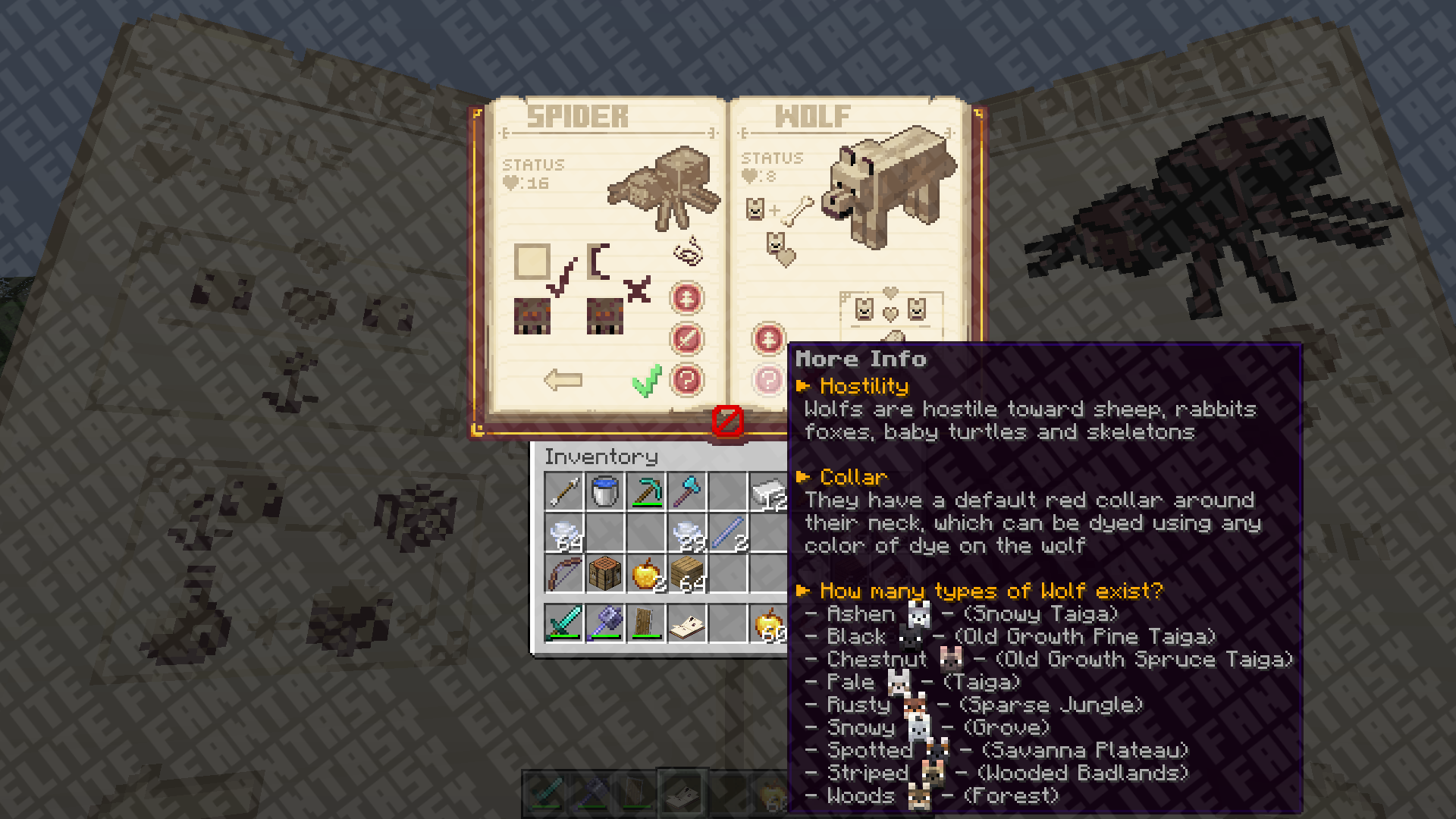1456x819 pixels.
Task: Choose the mace in the hotbar row
Action: pos(605,623)
